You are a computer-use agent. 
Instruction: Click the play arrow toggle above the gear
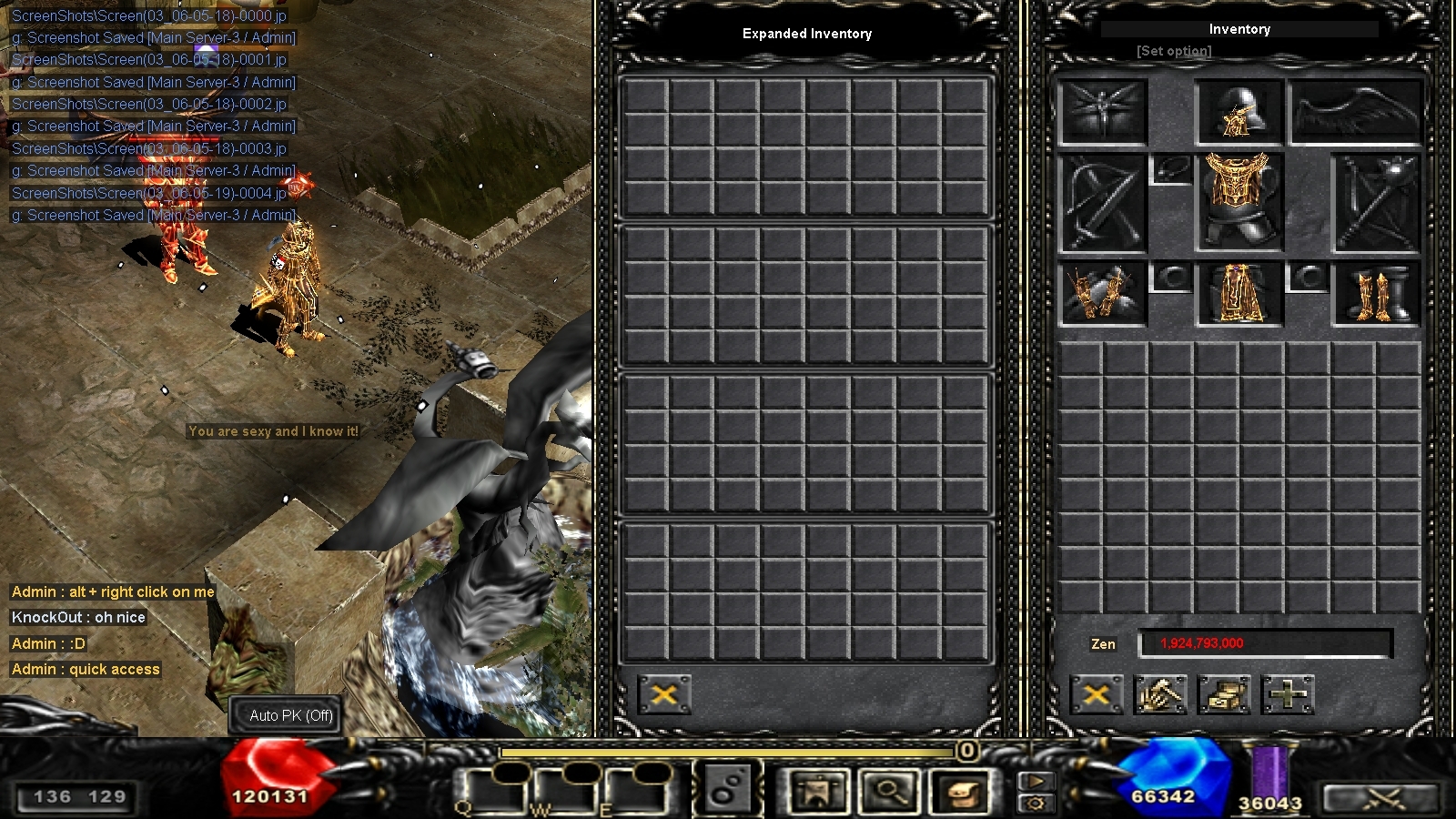click(x=1037, y=781)
